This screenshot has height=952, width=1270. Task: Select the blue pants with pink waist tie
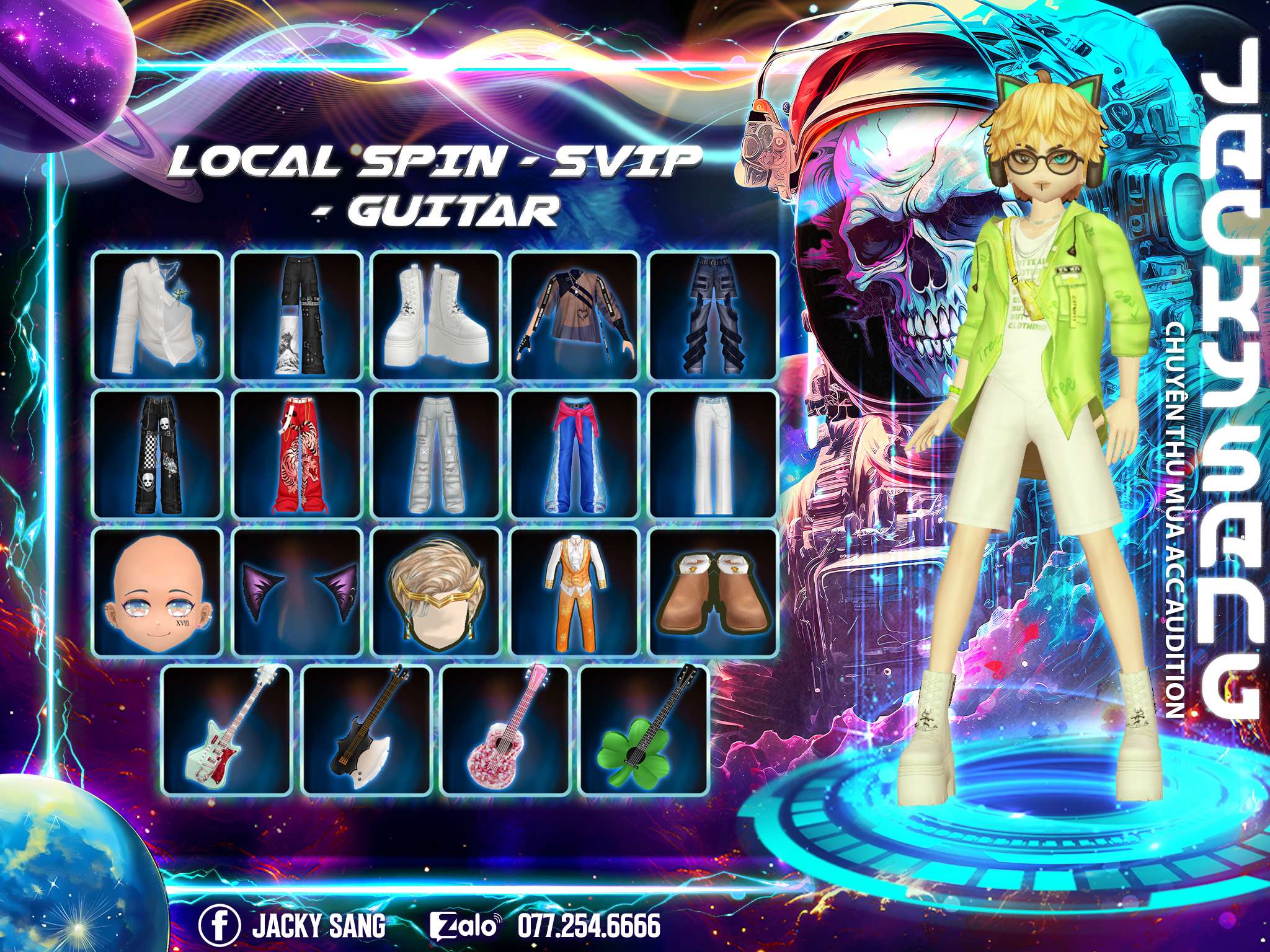point(575,454)
